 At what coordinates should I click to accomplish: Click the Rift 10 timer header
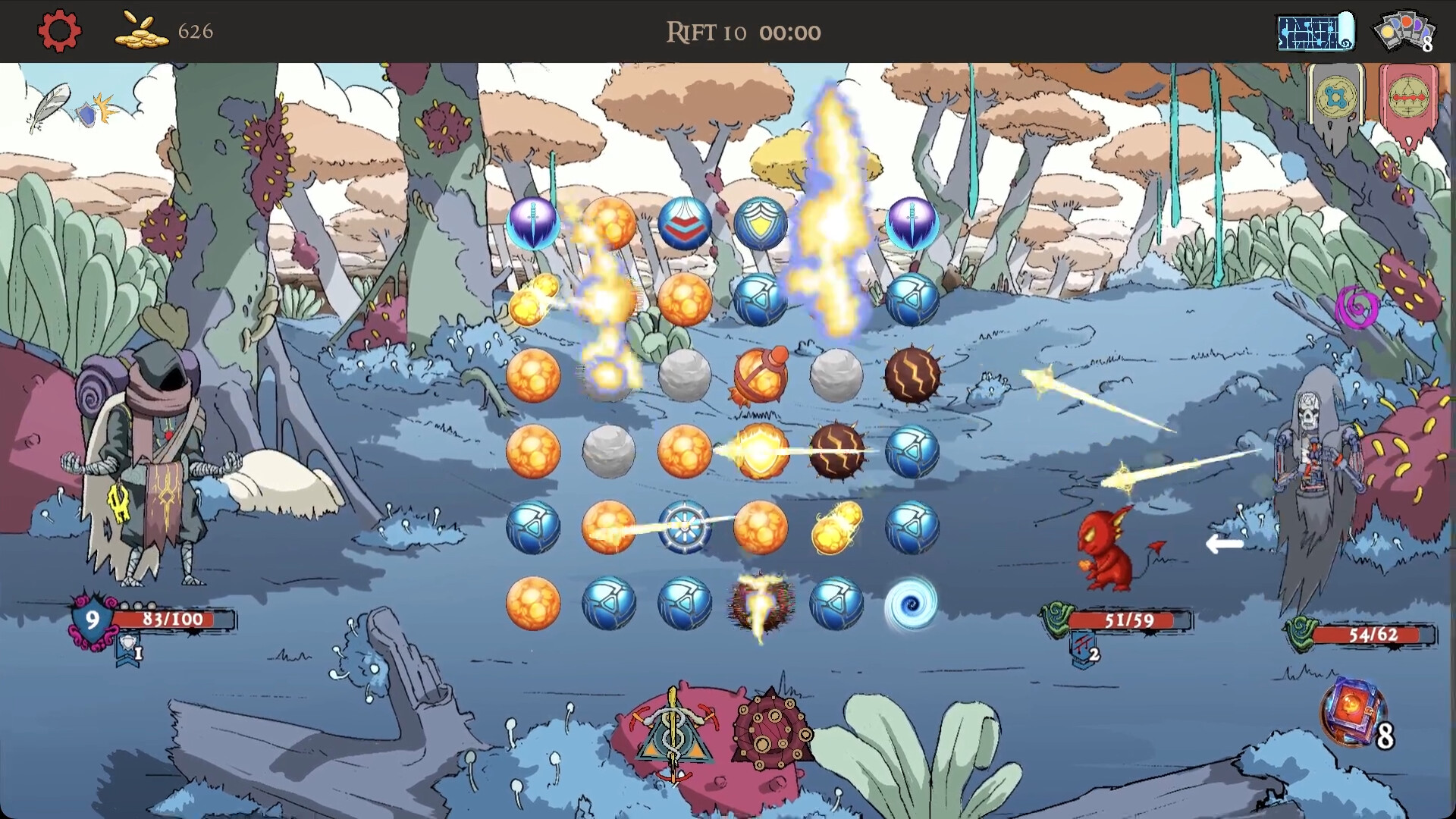pyautogui.click(x=743, y=32)
